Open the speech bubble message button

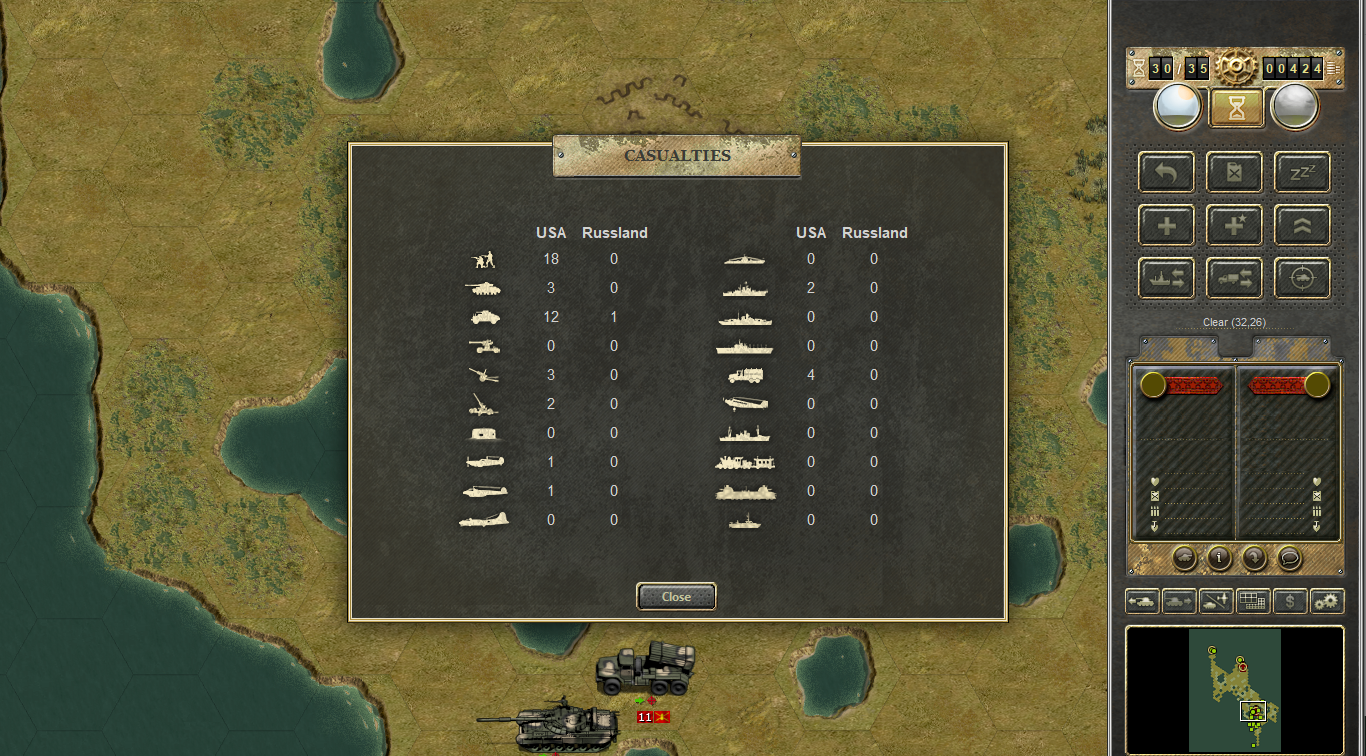tap(1289, 558)
